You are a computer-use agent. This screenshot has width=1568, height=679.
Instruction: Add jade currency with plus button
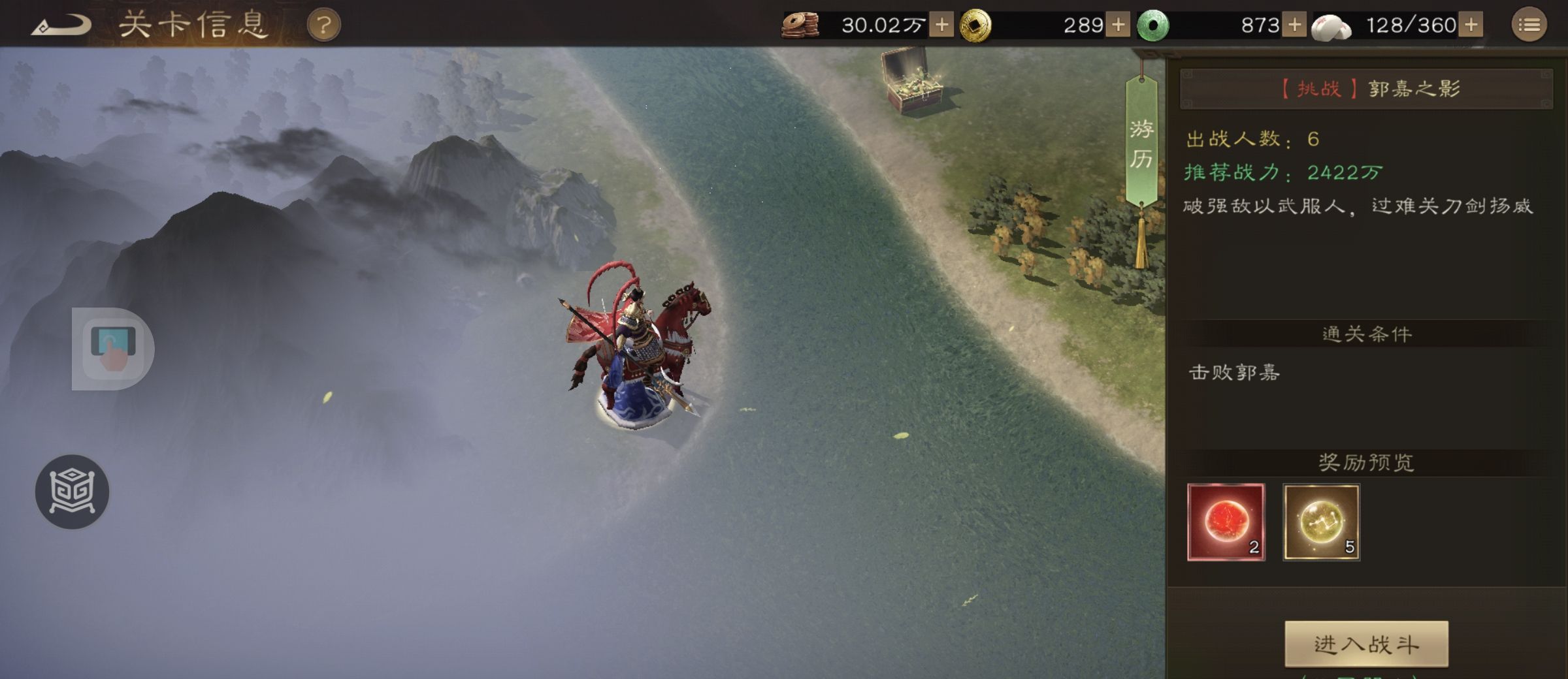(x=1294, y=25)
